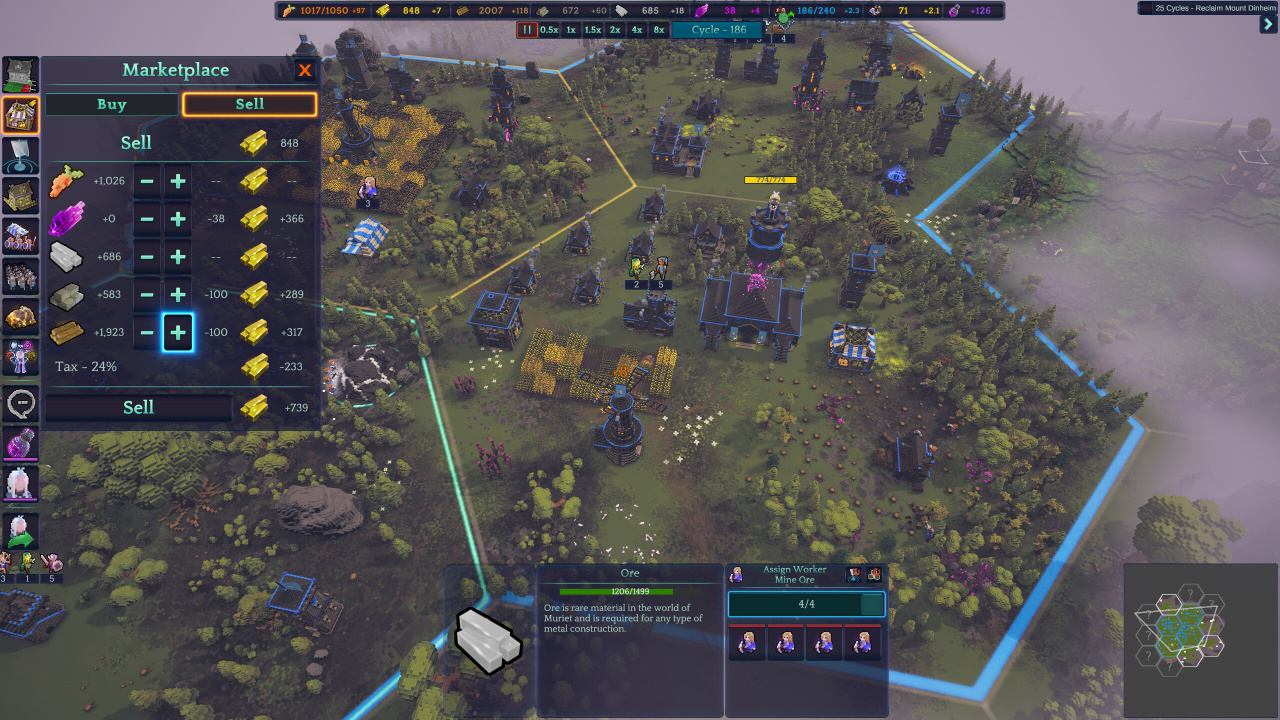
Task: Close the Marketplace panel
Action: pyautogui.click(x=305, y=70)
